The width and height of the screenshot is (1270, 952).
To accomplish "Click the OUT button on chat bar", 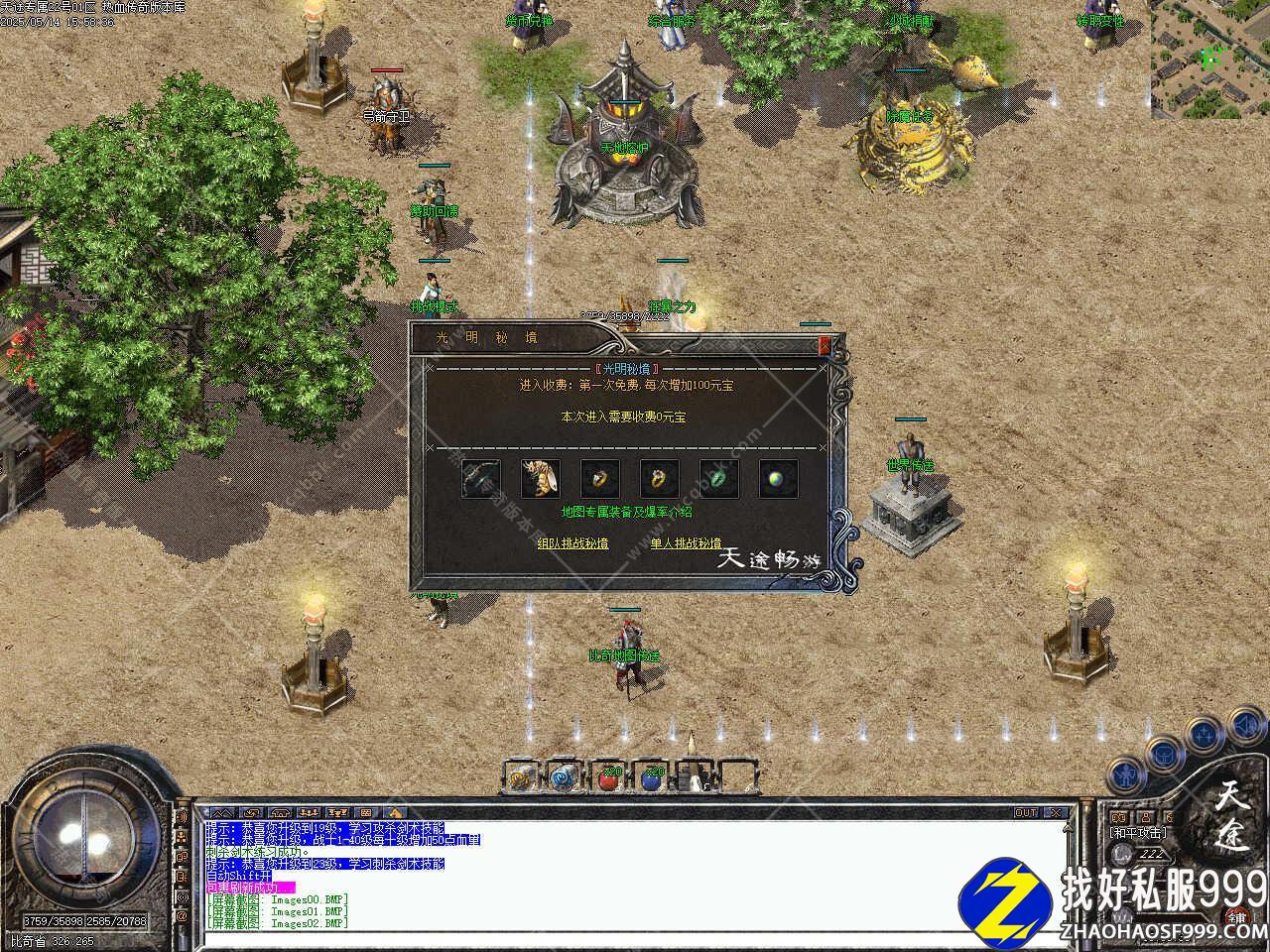I will coord(1026,813).
